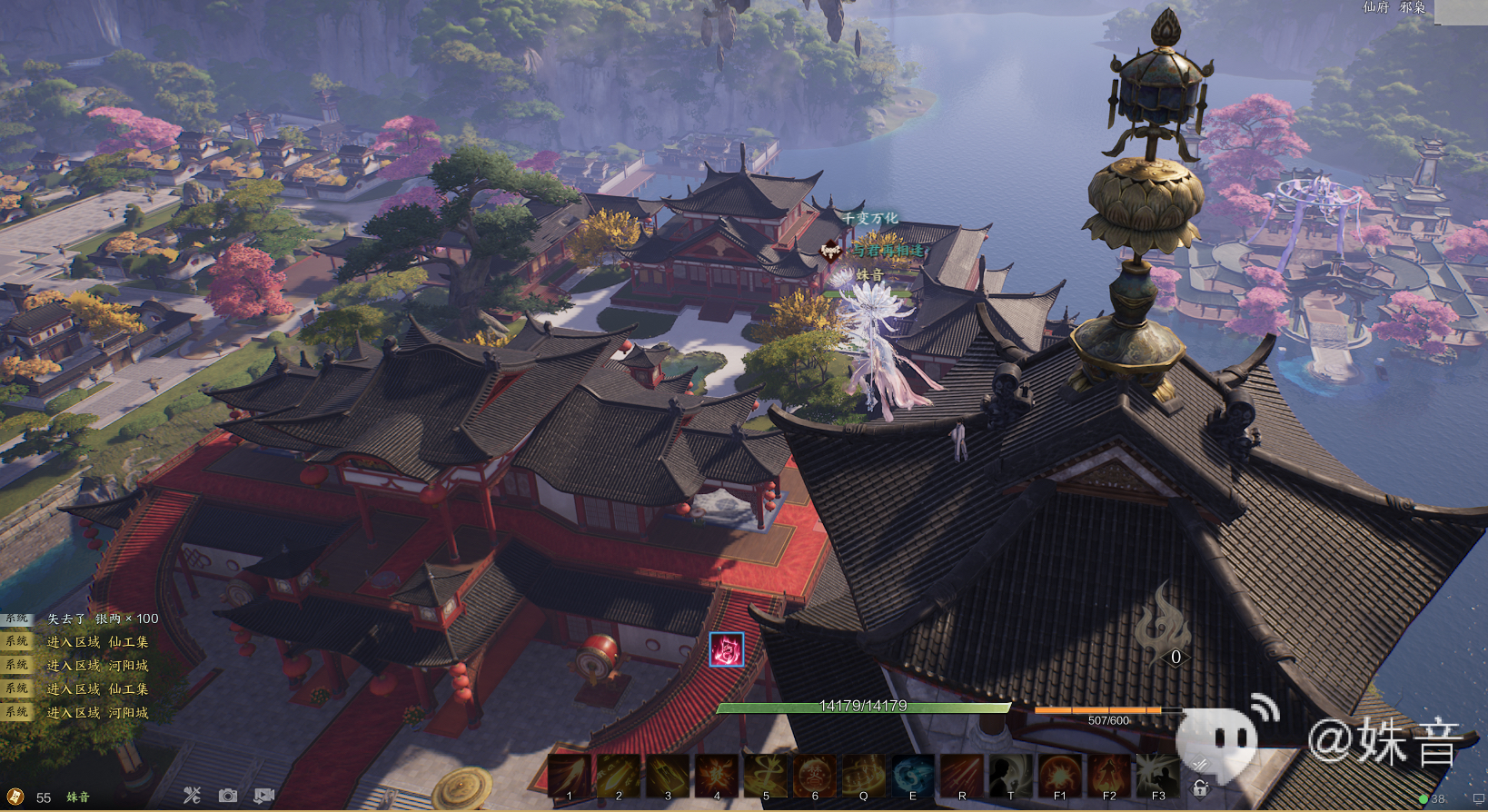This screenshot has width=1488, height=812.
Task: Activate the slash skill in slot 1
Action: click(570, 777)
